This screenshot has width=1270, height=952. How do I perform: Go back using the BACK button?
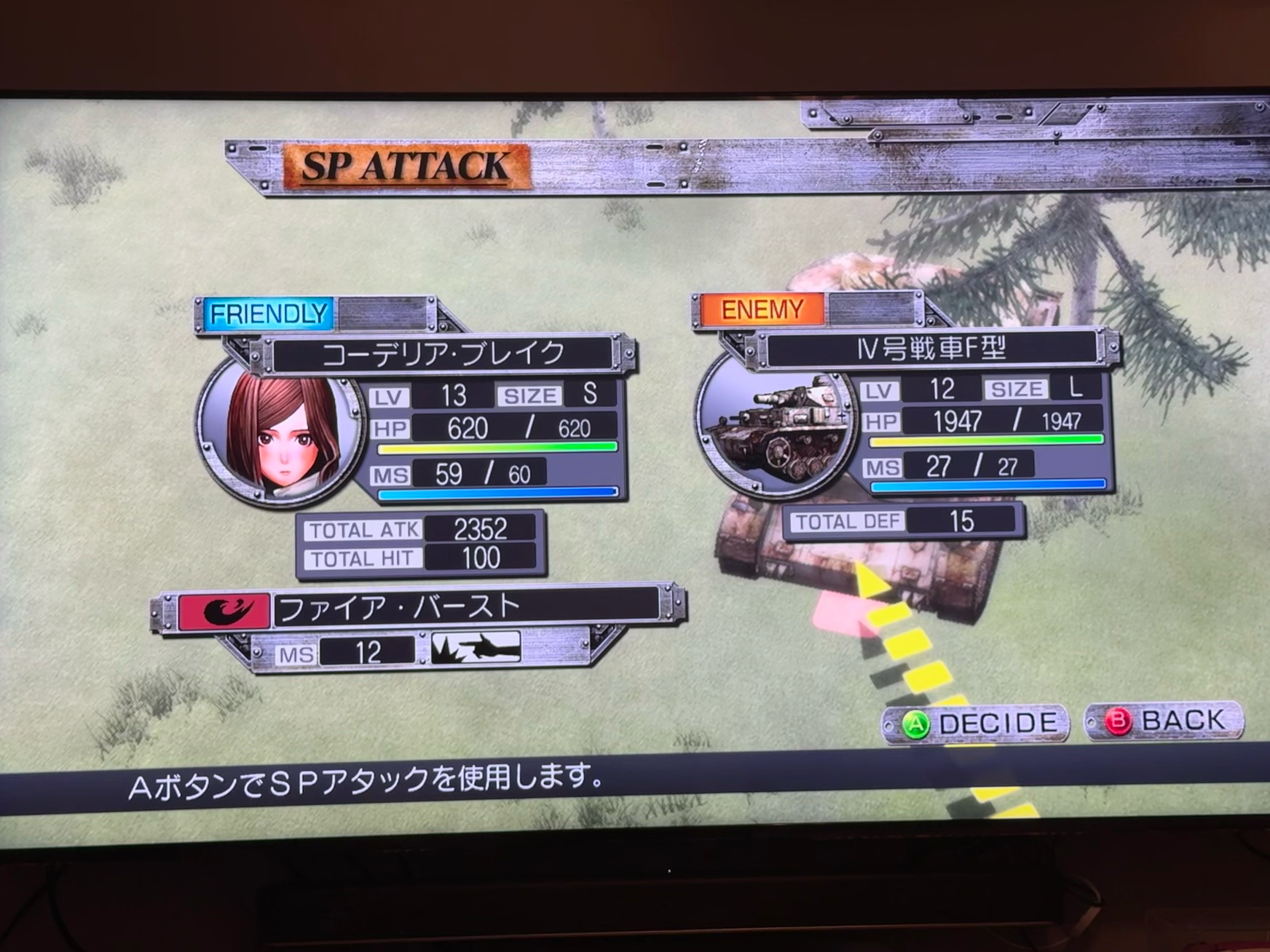pyautogui.click(x=1165, y=721)
